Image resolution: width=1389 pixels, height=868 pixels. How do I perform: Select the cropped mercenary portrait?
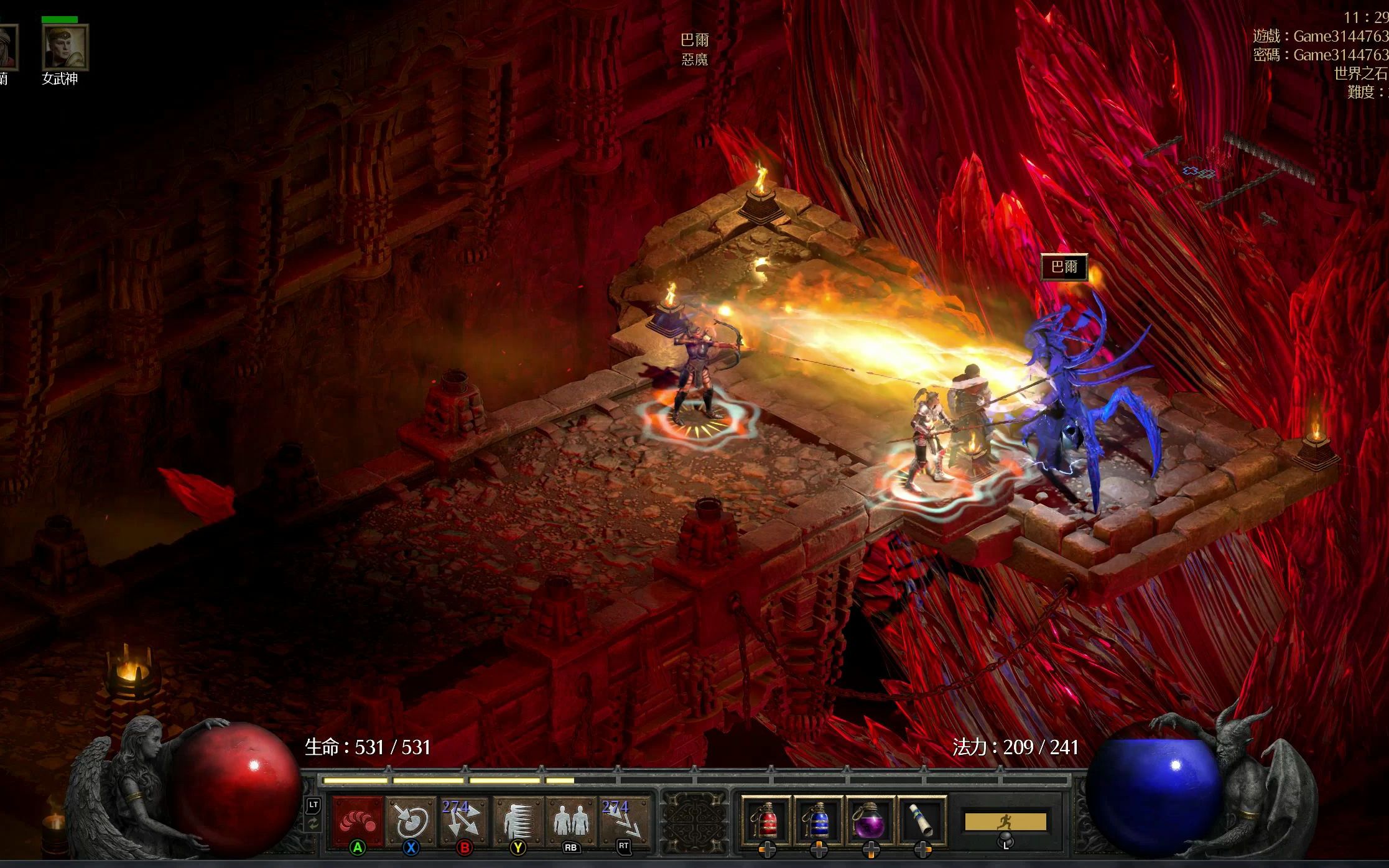pos(6,47)
